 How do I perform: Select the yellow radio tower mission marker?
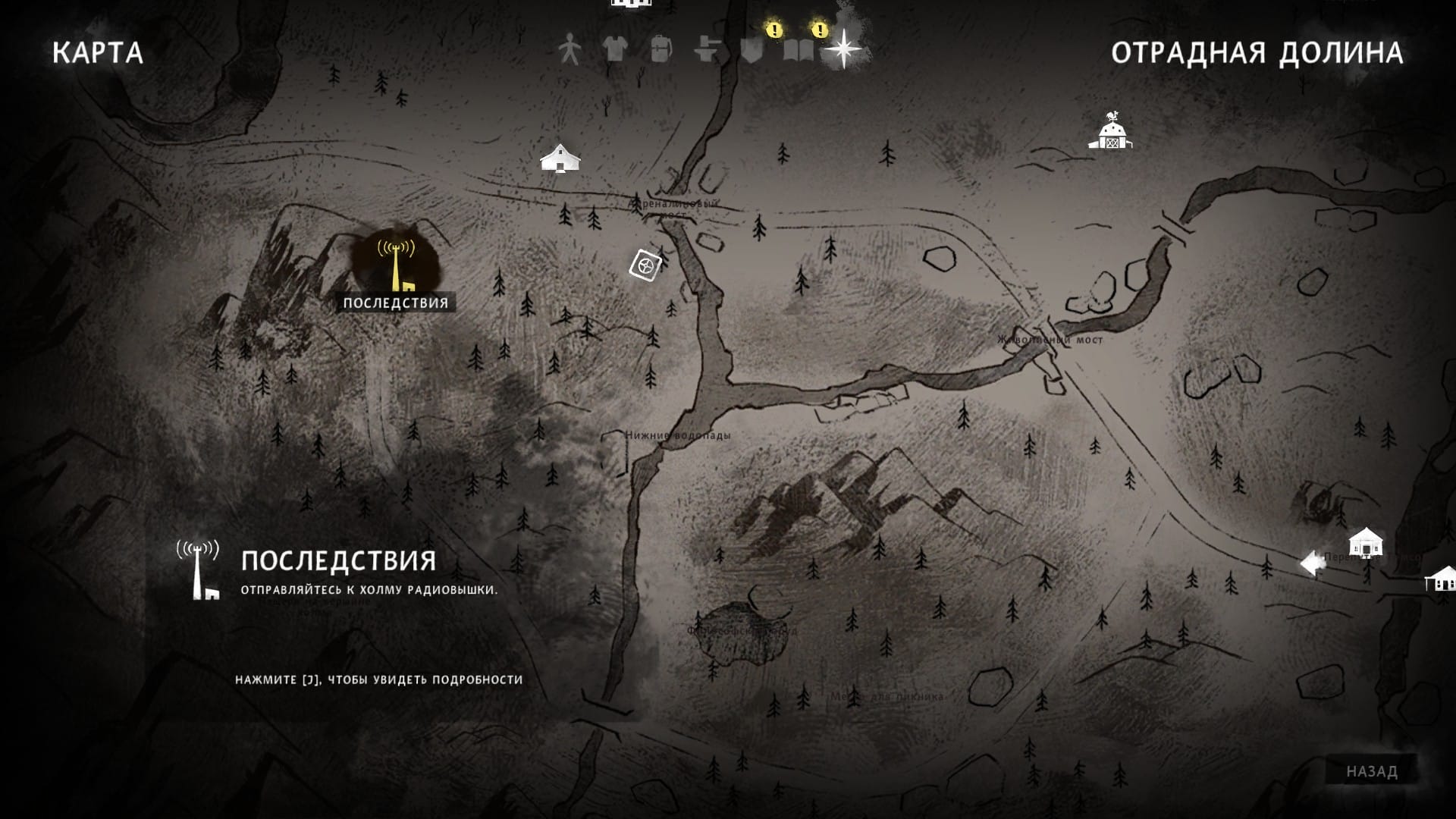point(396,265)
